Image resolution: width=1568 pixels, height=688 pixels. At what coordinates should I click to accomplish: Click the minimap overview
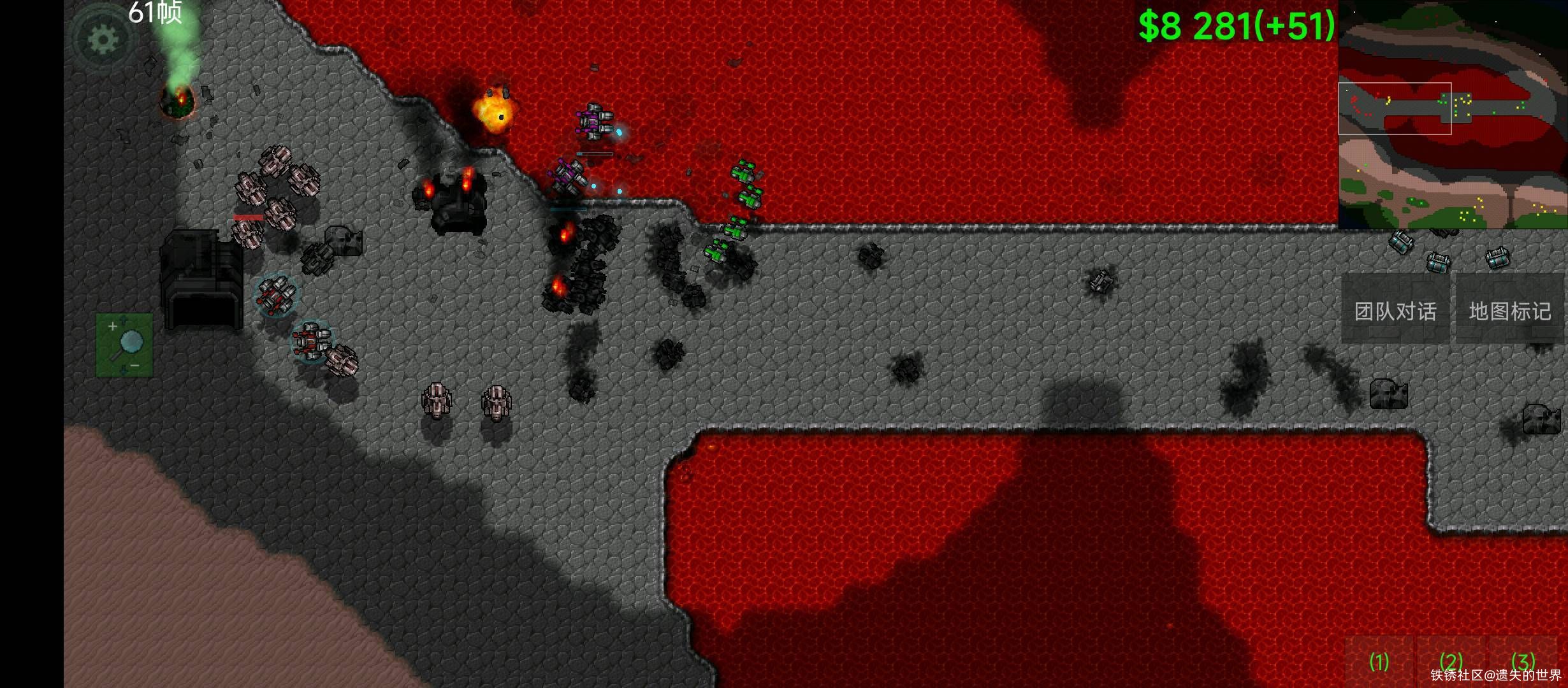1452,115
